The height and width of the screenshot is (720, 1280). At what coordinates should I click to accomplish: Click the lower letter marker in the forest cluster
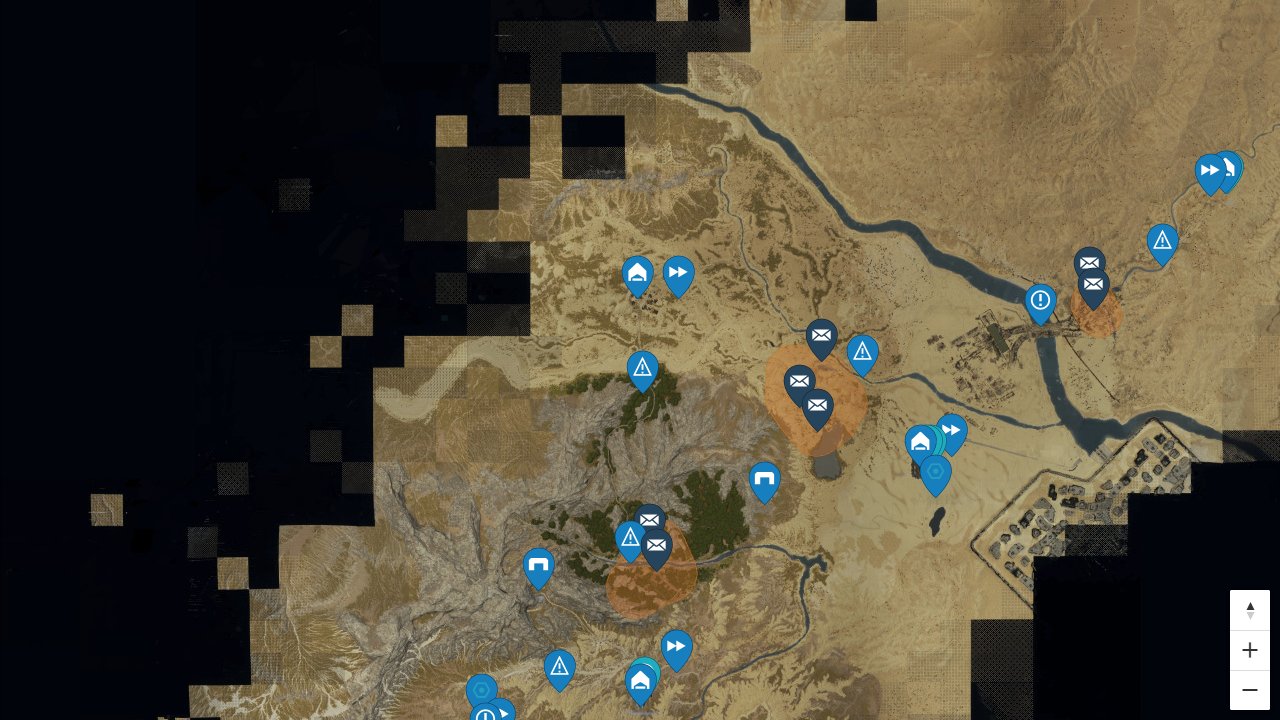tap(656, 546)
